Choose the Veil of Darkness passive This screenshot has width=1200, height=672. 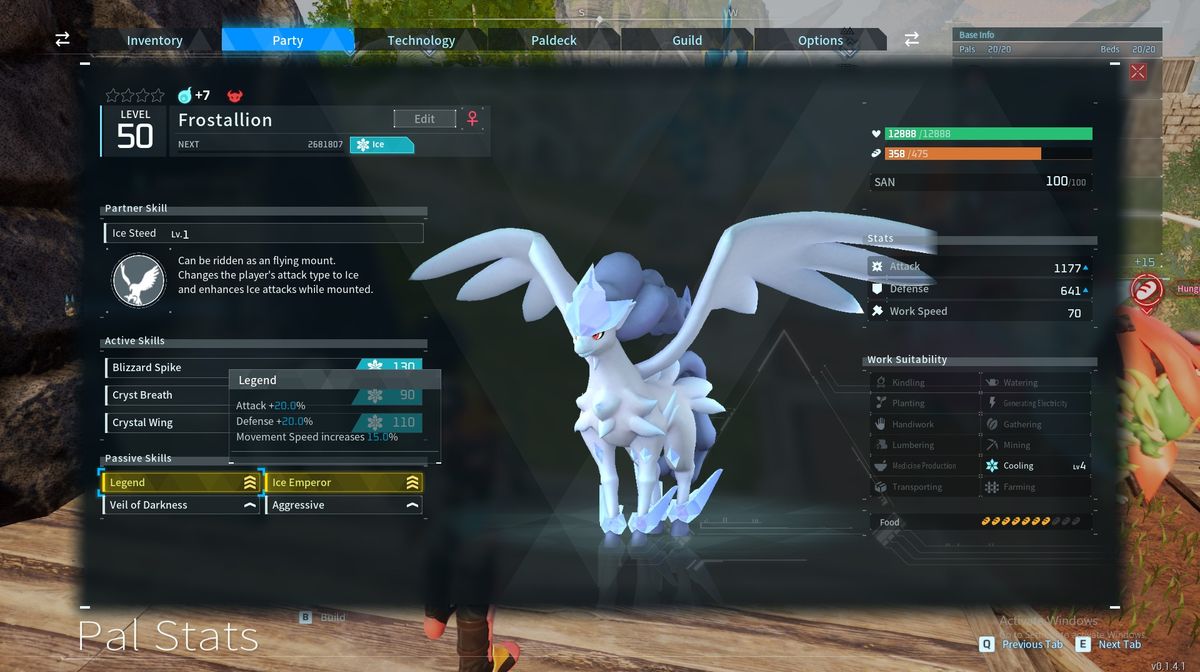[181, 505]
